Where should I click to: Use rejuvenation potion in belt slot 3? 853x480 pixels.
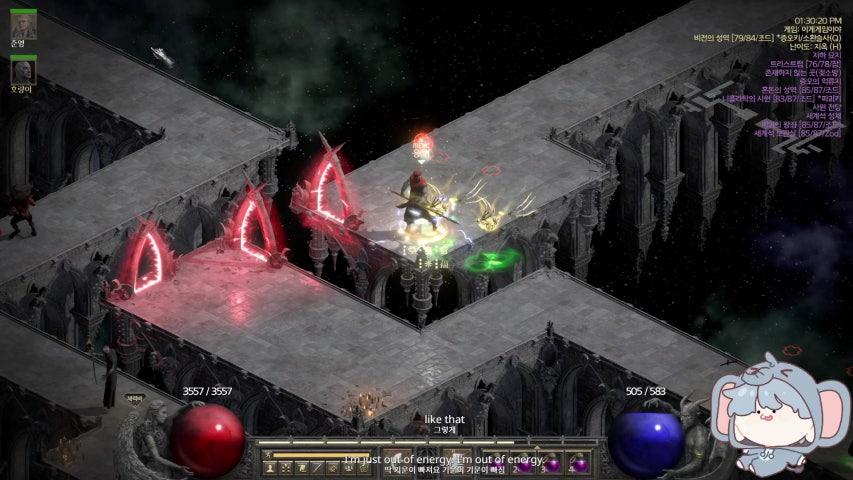pos(553,465)
